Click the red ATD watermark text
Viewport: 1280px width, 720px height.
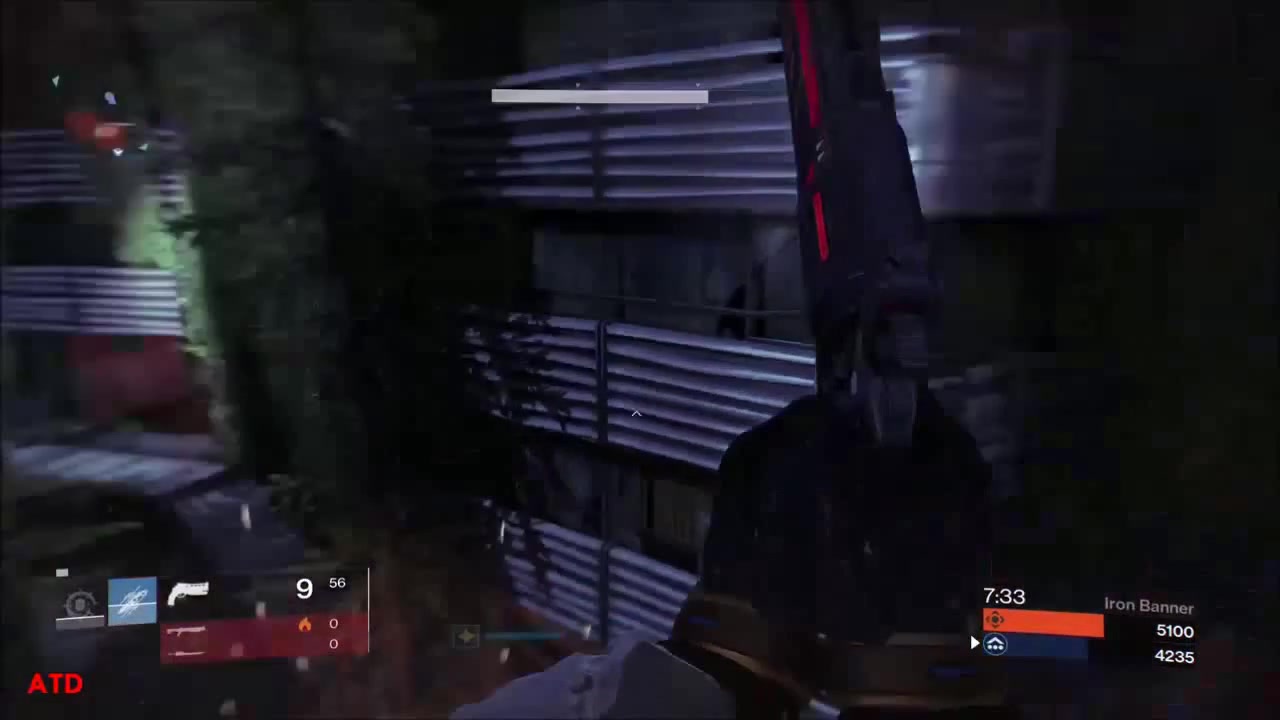tap(55, 684)
